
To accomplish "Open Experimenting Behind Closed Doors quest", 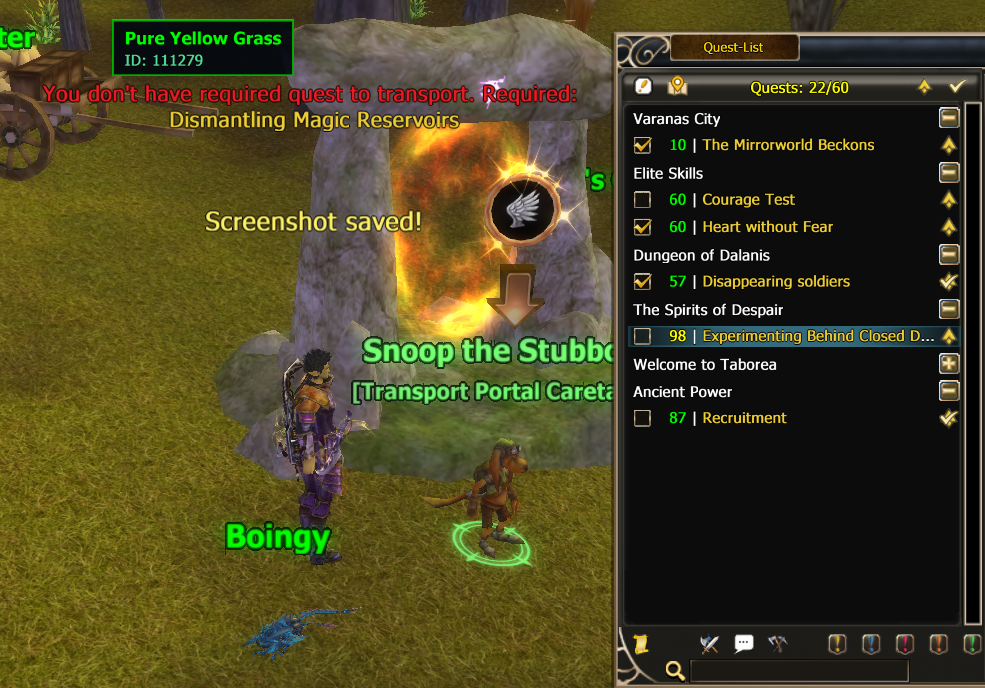I will [818, 336].
